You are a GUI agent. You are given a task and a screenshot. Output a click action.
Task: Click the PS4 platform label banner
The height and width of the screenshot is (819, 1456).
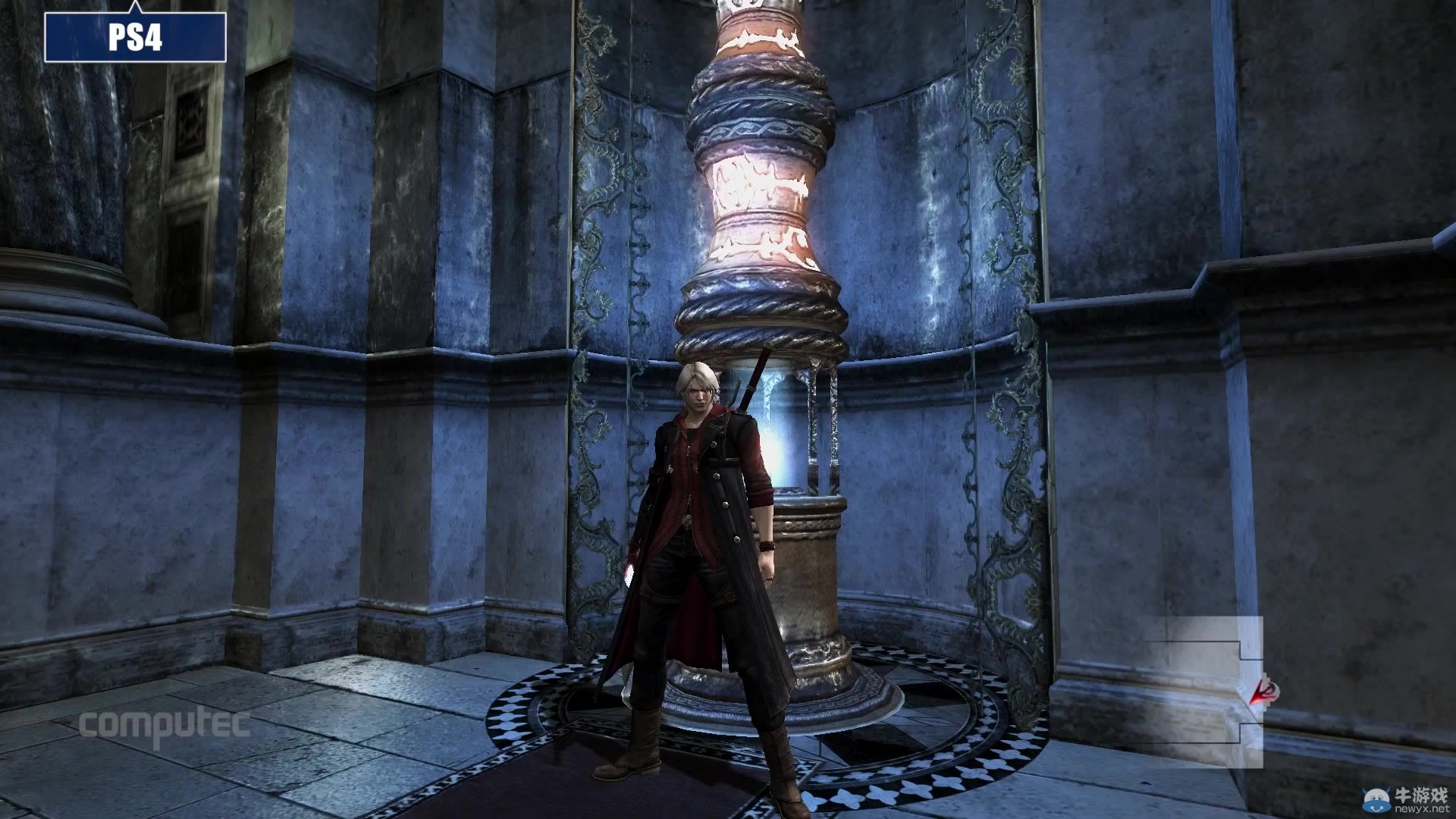click(x=135, y=36)
